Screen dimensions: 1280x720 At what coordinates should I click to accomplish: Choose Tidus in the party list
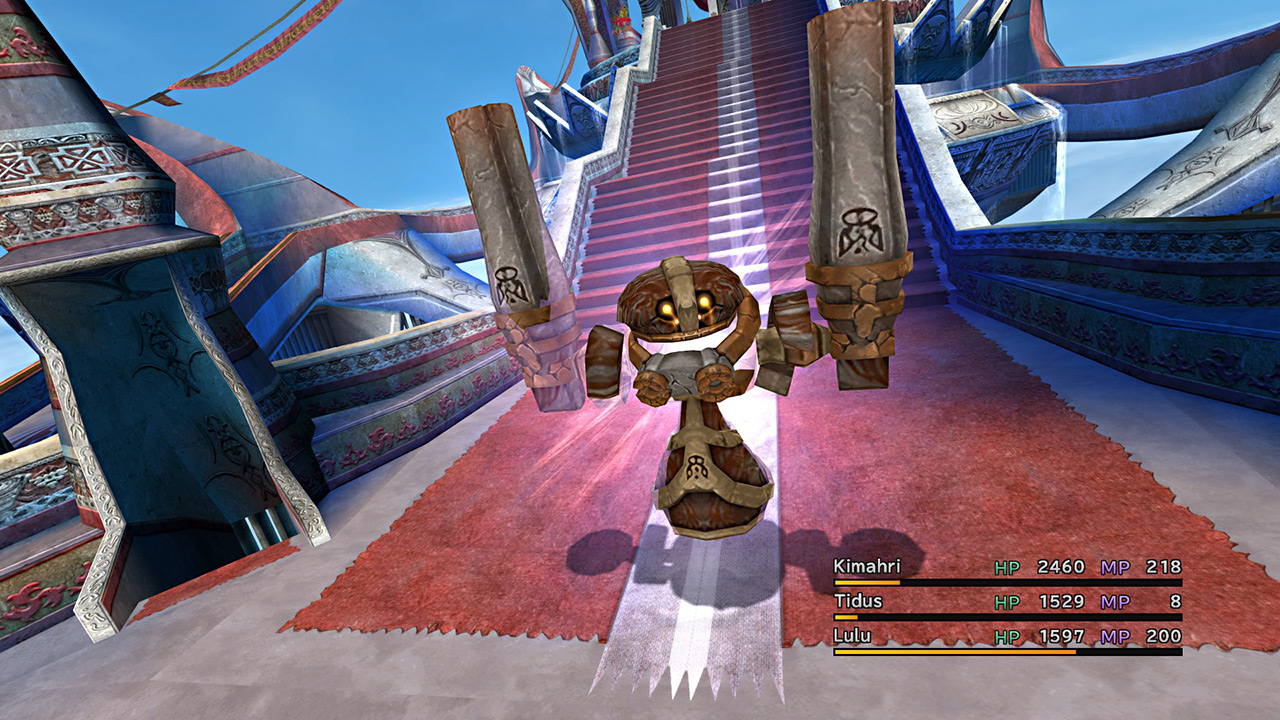point(855,602)
